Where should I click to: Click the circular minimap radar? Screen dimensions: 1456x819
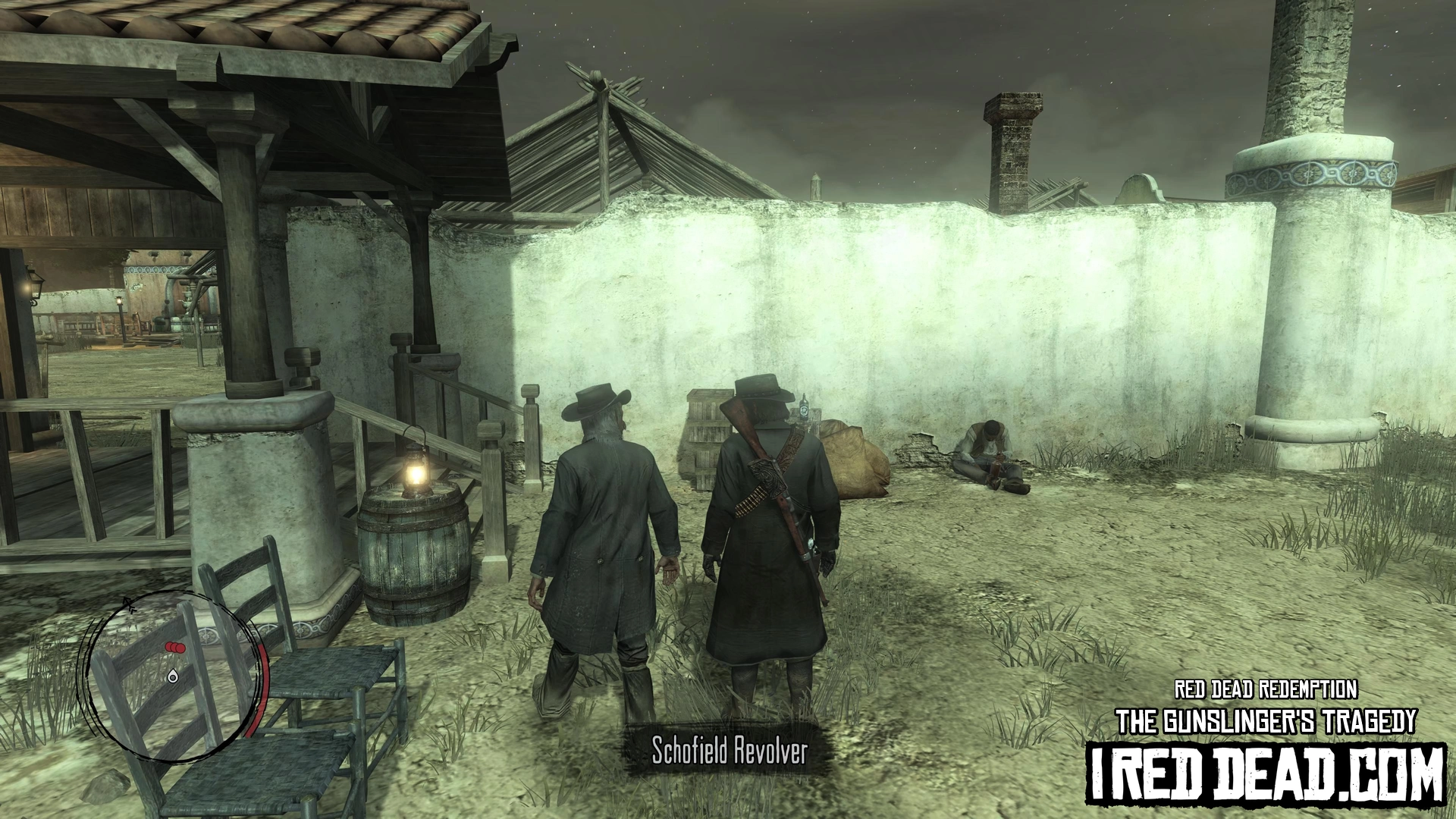176,677
